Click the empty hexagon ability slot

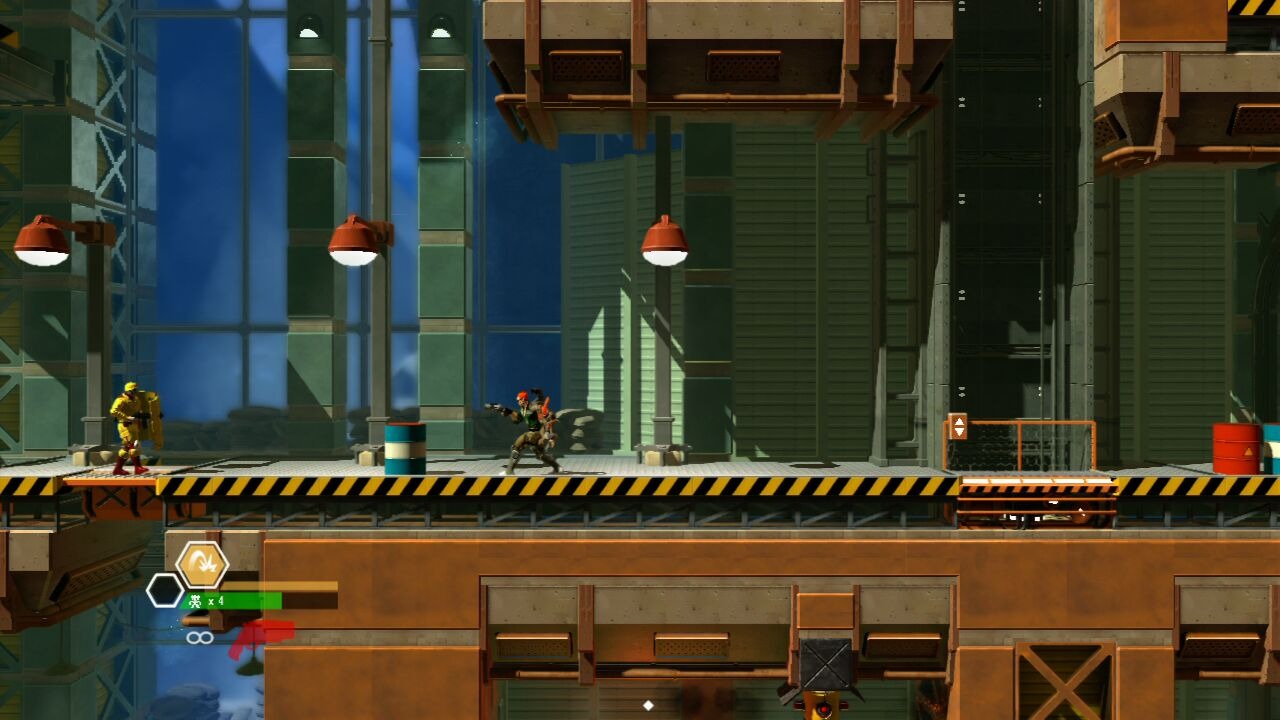coord(164,590)
